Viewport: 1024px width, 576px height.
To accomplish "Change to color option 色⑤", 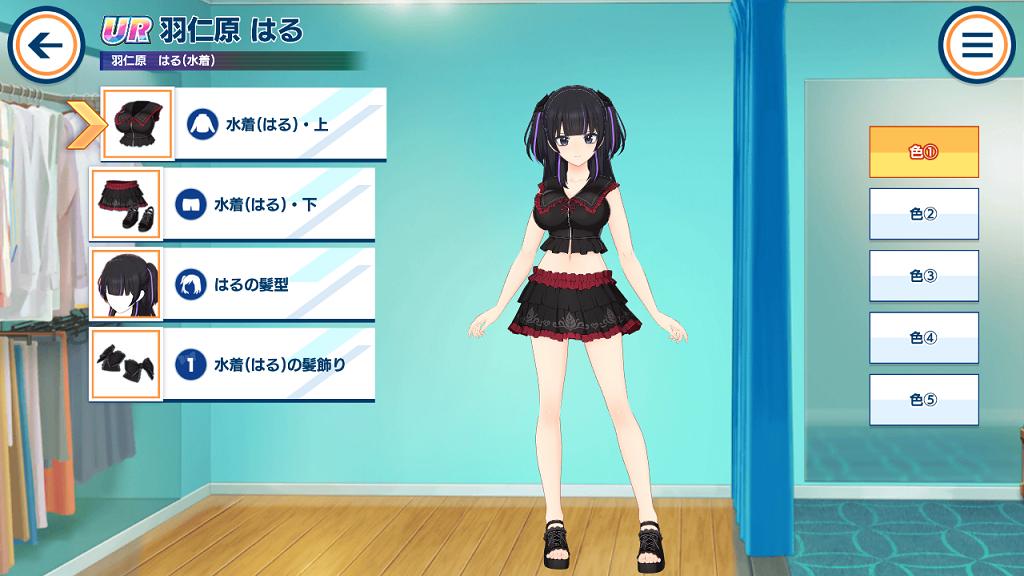I will [x=923, y=400].
